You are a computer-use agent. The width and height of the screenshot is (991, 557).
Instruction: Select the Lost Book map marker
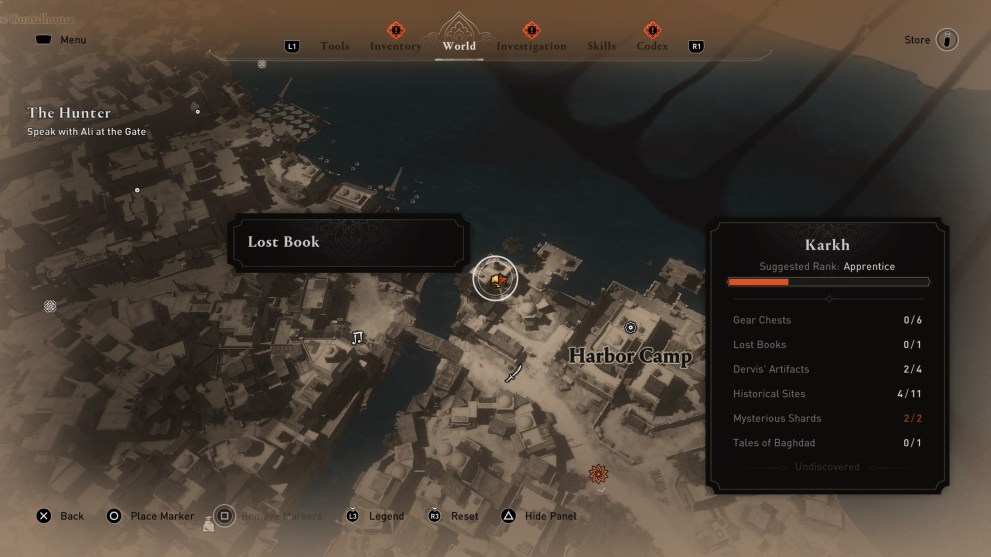[494, 278]
